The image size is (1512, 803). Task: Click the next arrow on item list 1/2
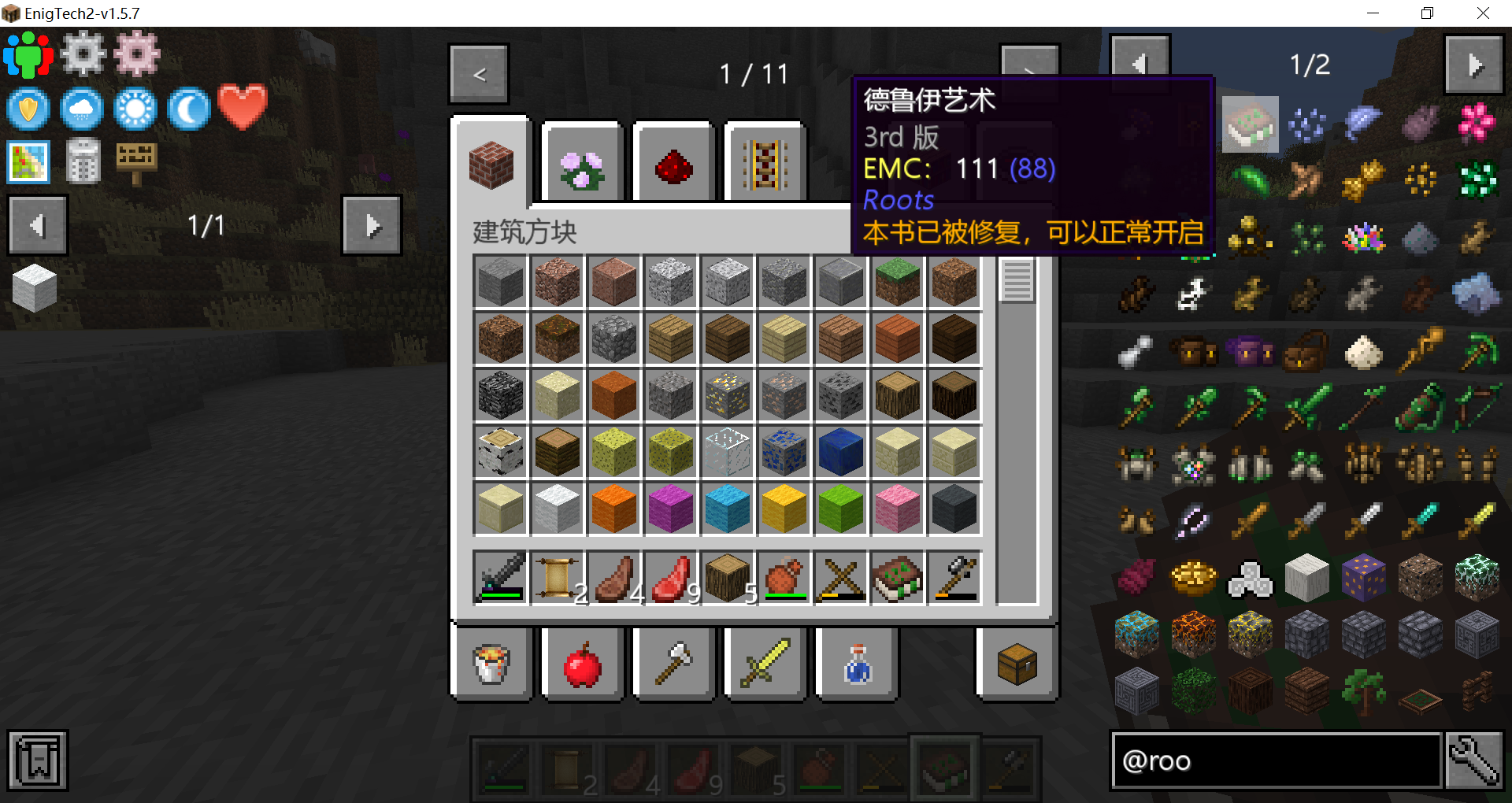point(1474,65)
